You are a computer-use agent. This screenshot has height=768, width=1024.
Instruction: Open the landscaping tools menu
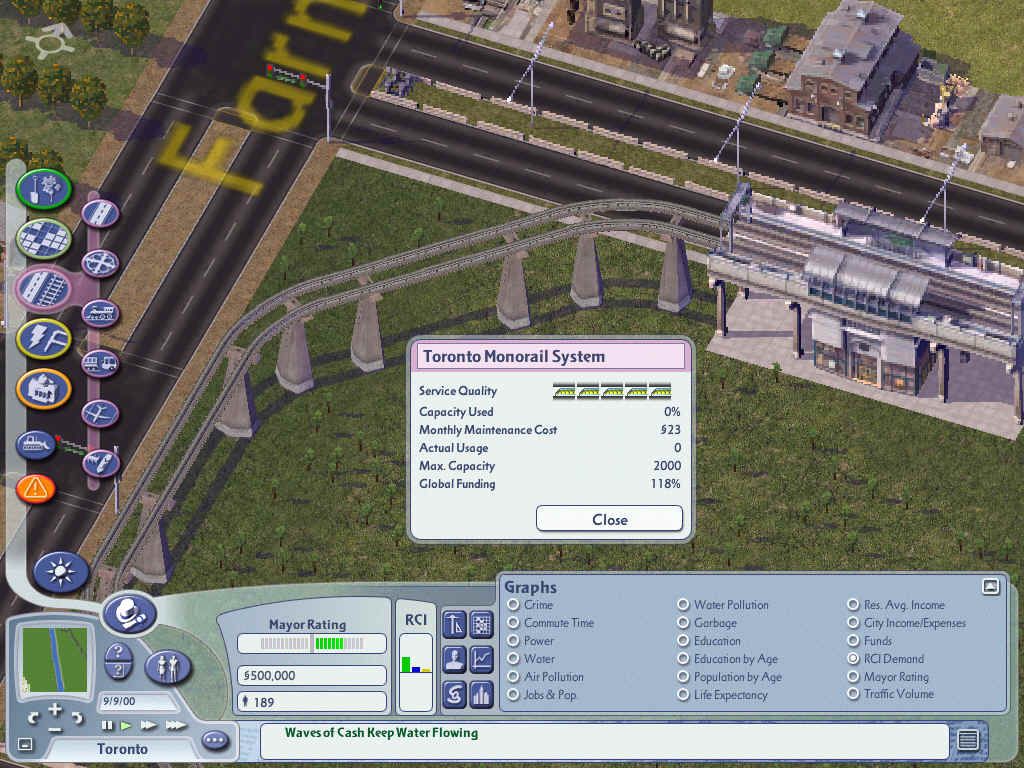pyautogui.click(x=43, y=188)
